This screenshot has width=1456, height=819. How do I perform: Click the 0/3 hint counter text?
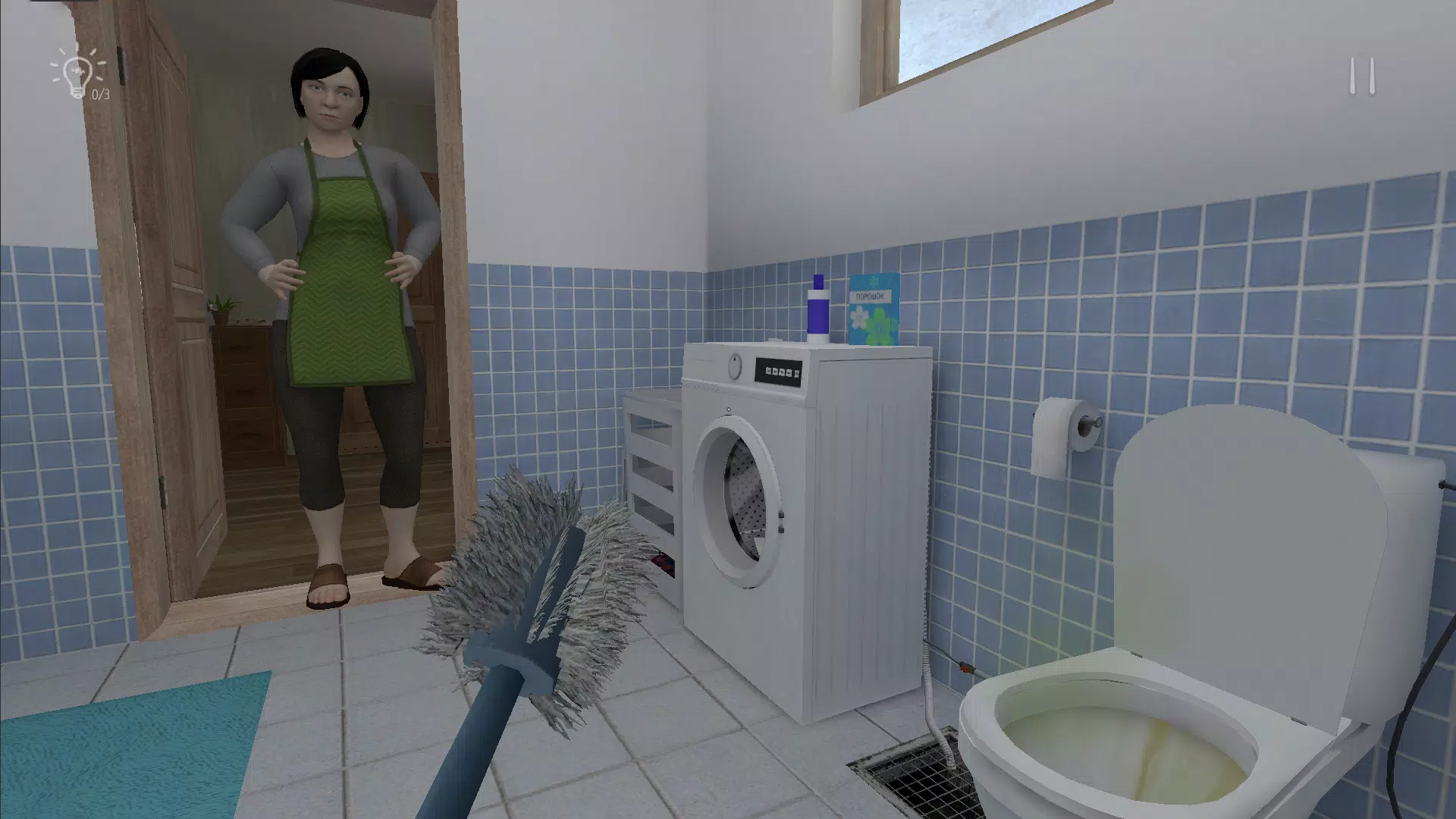pos(99,93)
